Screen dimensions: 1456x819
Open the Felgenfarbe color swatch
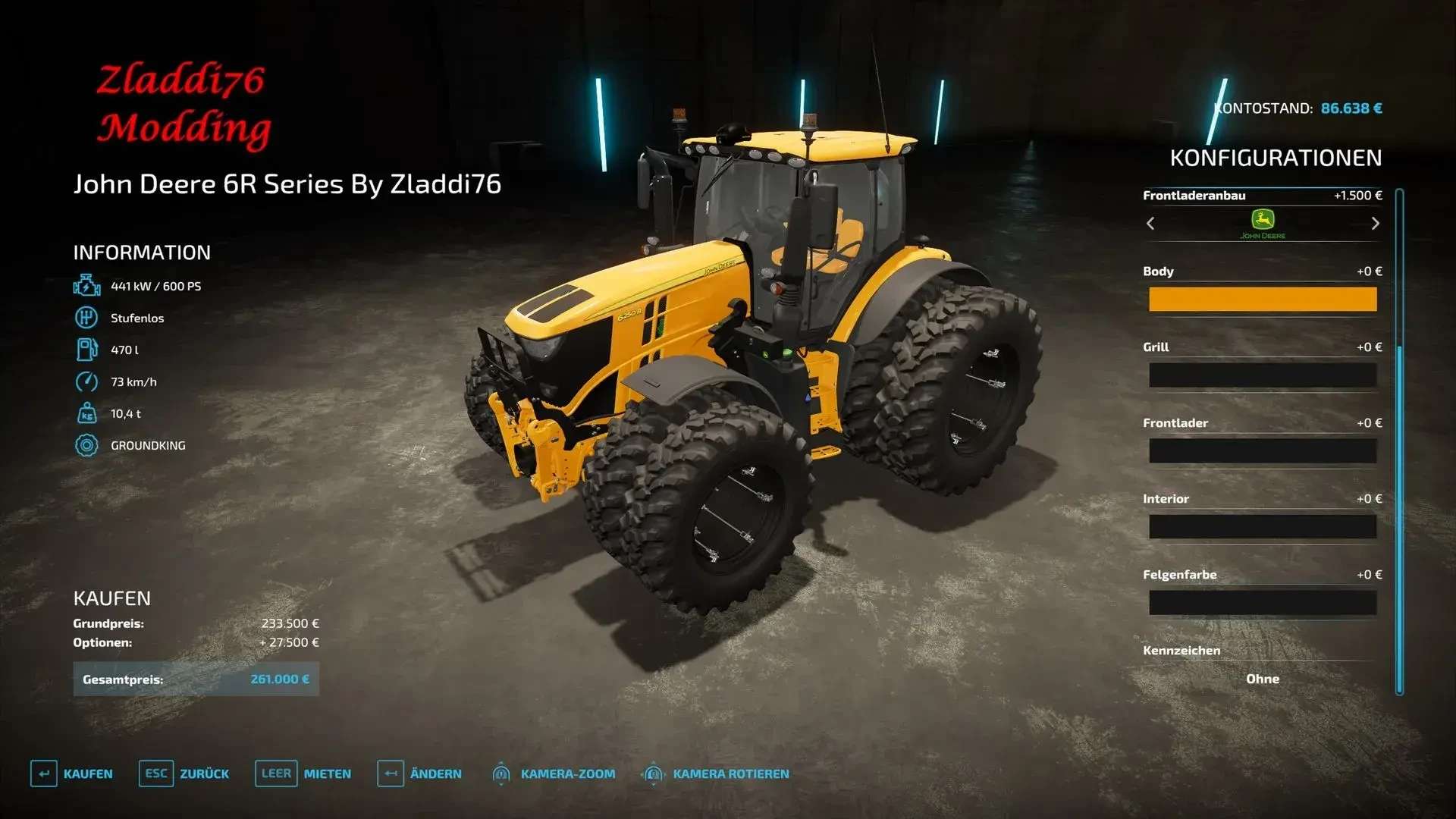click(x=1262, y=603)
